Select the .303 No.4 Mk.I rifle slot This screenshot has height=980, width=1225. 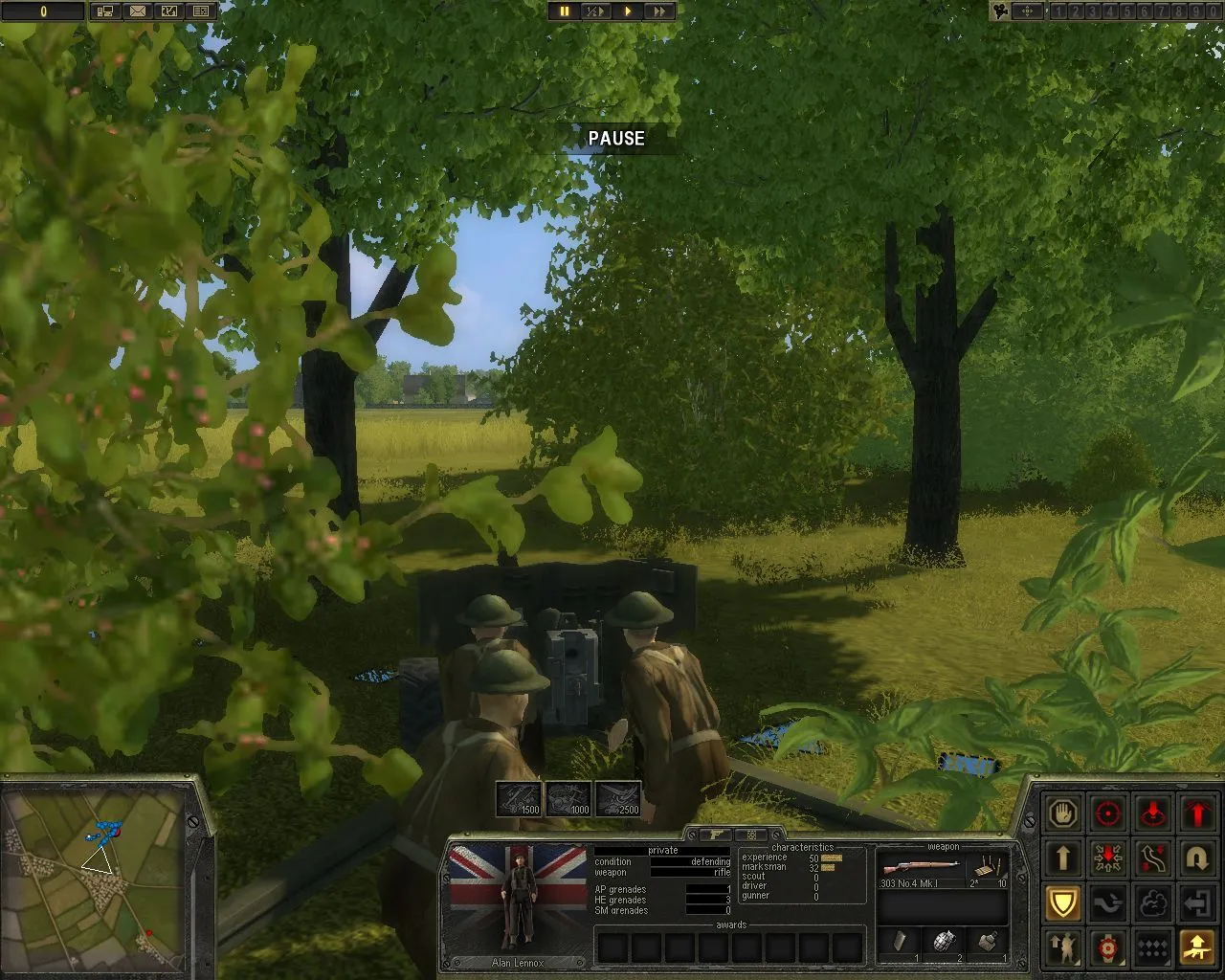coord(922,867)
